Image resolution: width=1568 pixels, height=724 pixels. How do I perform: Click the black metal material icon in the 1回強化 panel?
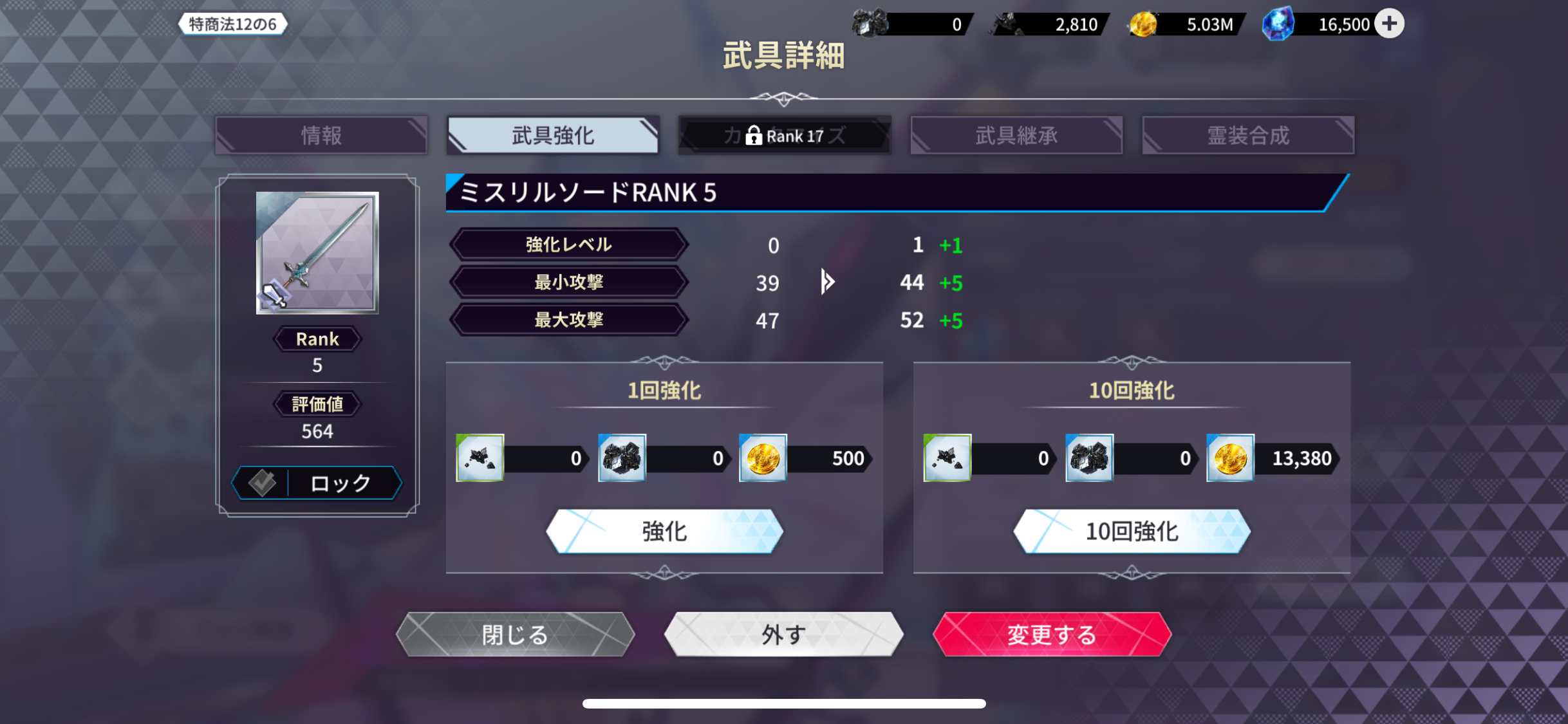(x=621, y=458)
